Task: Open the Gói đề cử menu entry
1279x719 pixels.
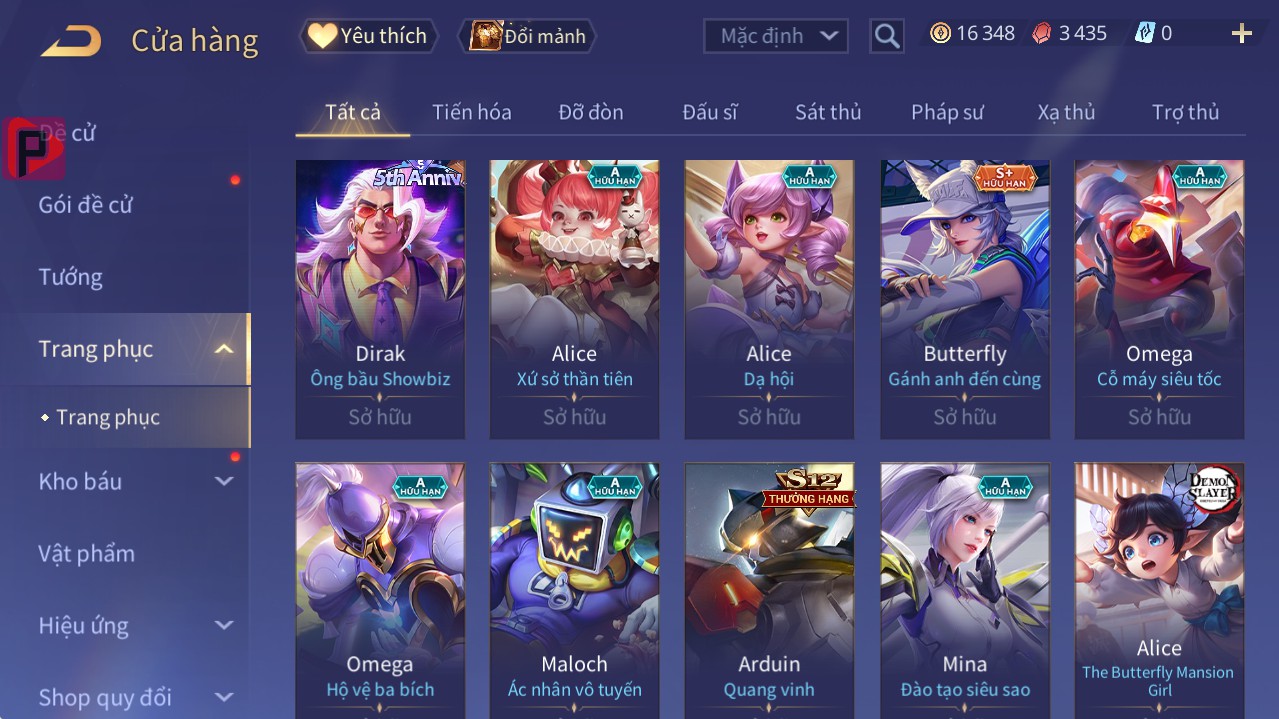Action: [x=86, y=205]
